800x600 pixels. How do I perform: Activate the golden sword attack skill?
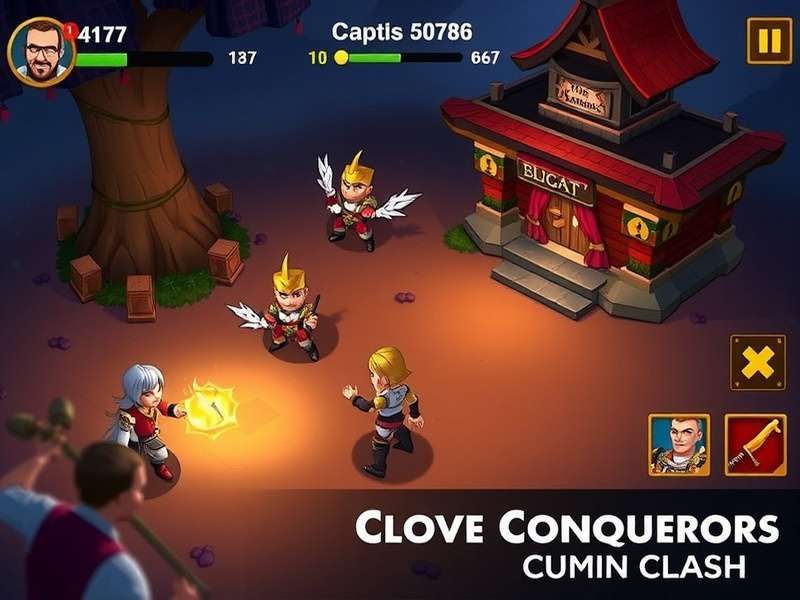point(756,444)
